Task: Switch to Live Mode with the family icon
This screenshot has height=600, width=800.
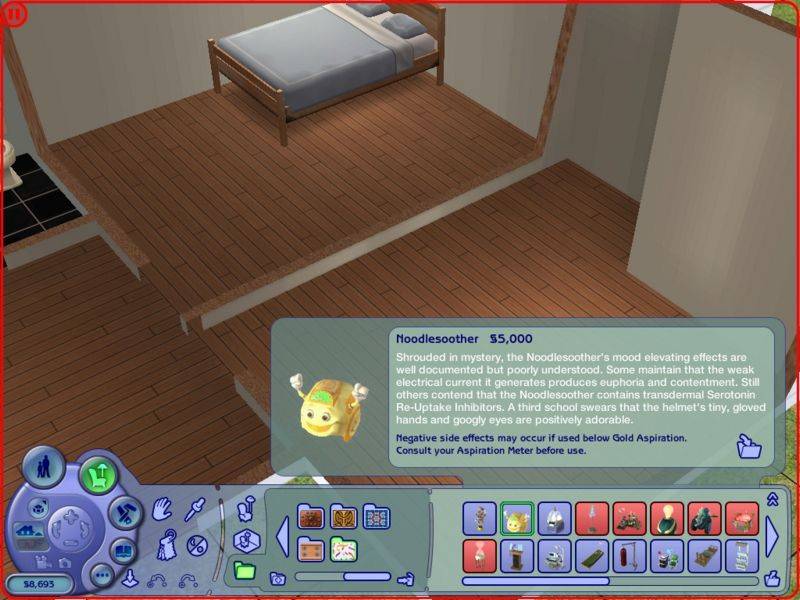Action: click(x=42, y=469)
